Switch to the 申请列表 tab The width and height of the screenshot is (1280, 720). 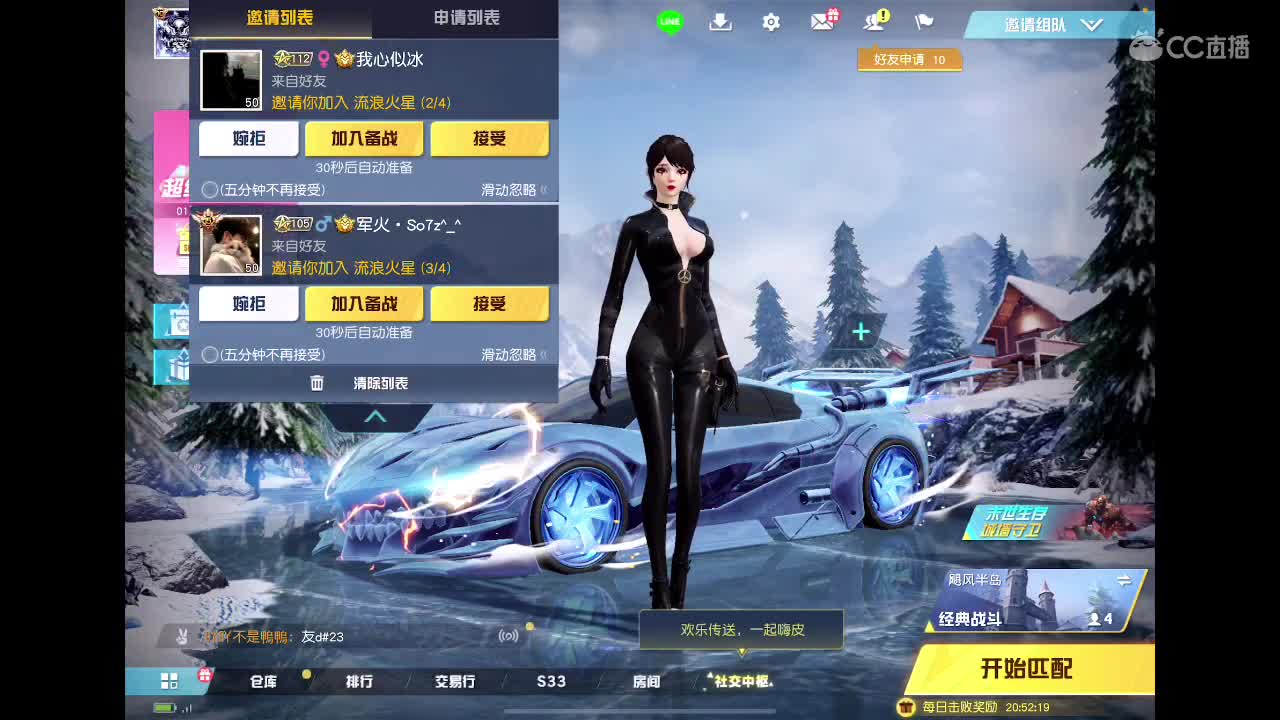coord(465,18)
